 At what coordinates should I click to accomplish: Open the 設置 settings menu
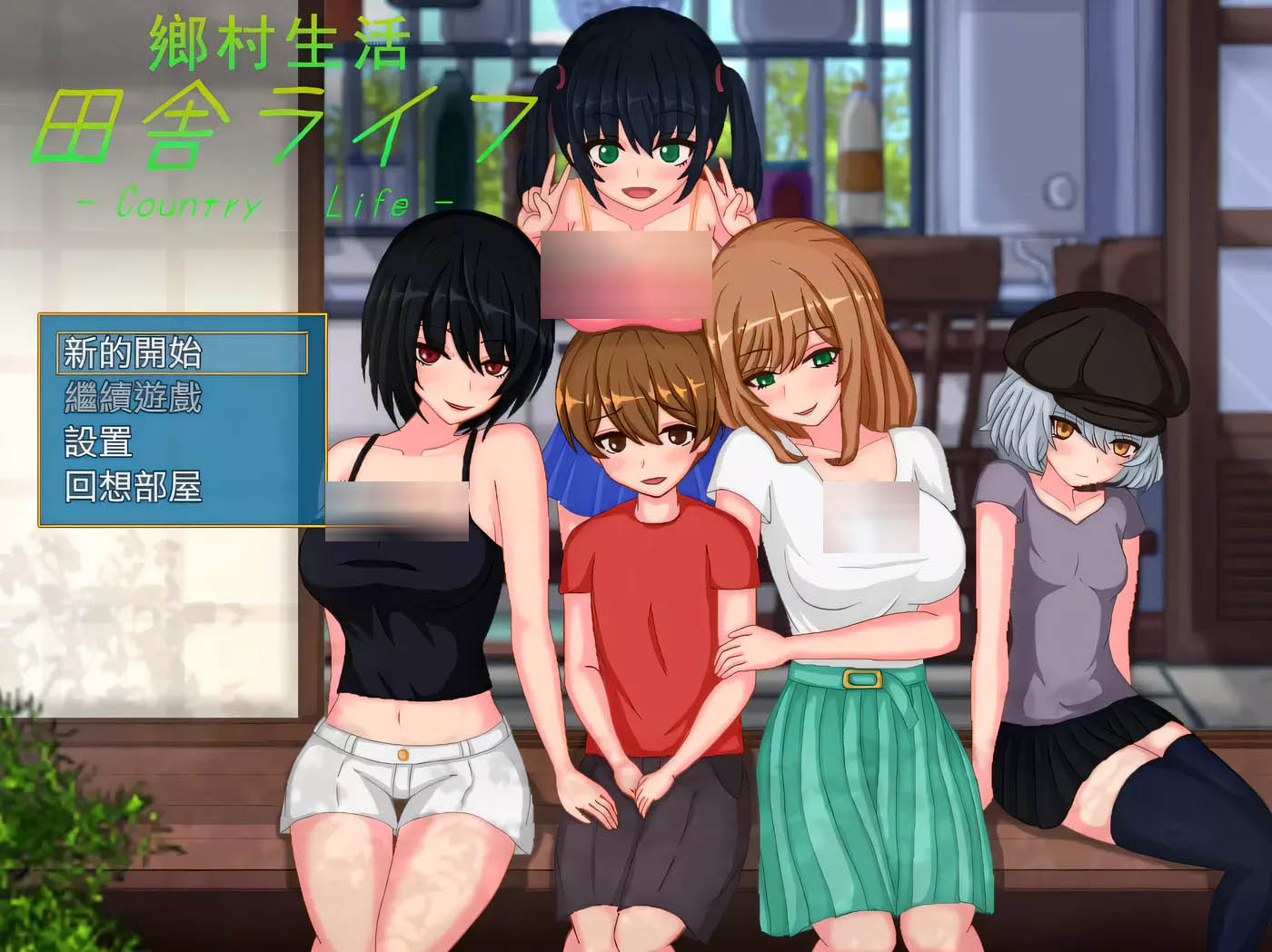(99, 442)
